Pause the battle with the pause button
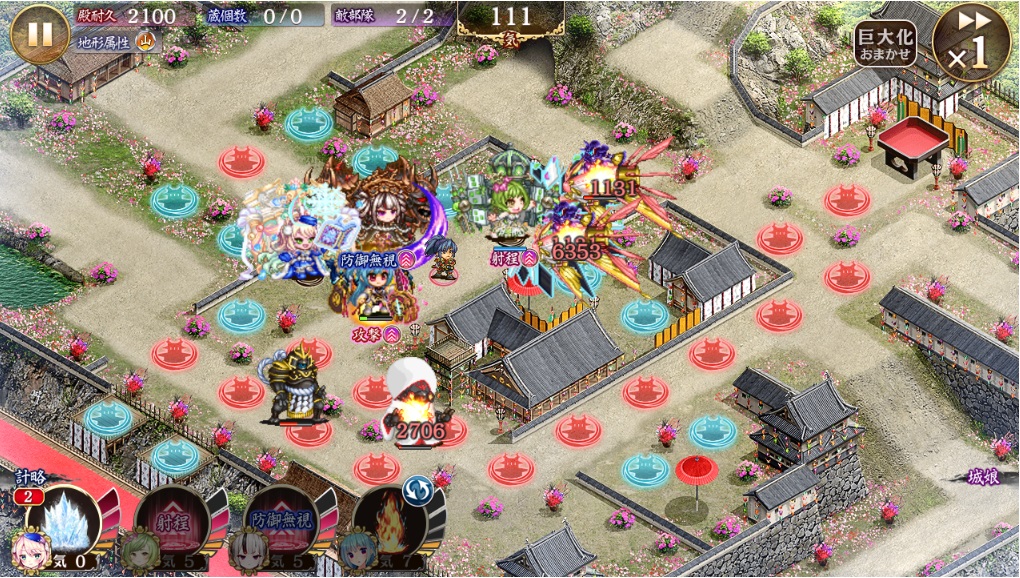The width and height of the screenshot is (1020, 578). tap(39, 33)
